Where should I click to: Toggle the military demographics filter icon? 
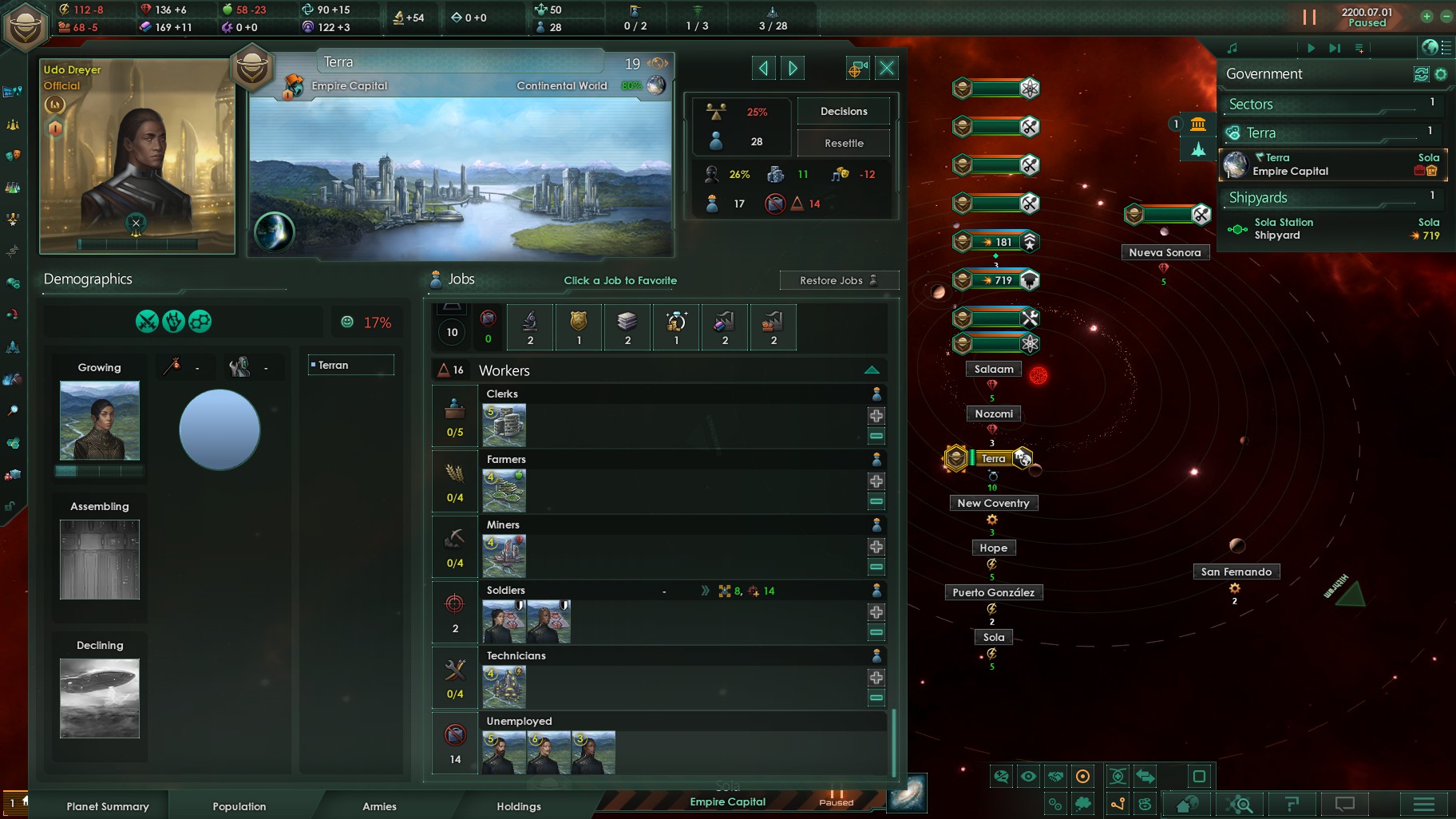click(x=147, y=321)
